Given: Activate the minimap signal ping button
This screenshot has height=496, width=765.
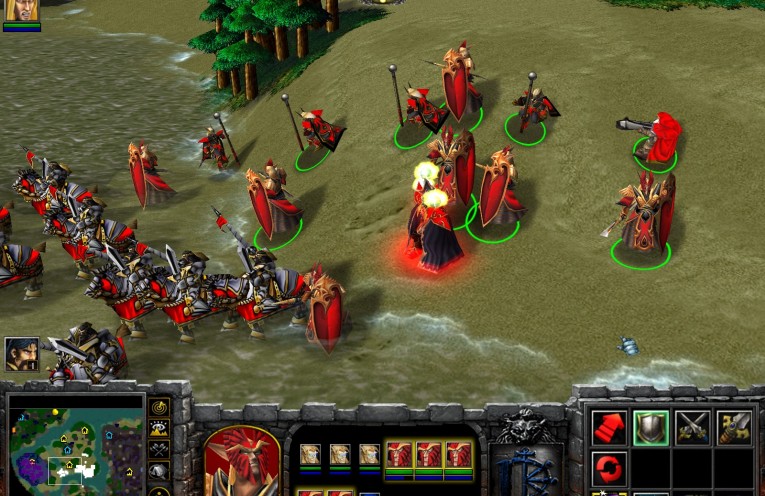Looking at the screenshot, I should click(159, 407).
